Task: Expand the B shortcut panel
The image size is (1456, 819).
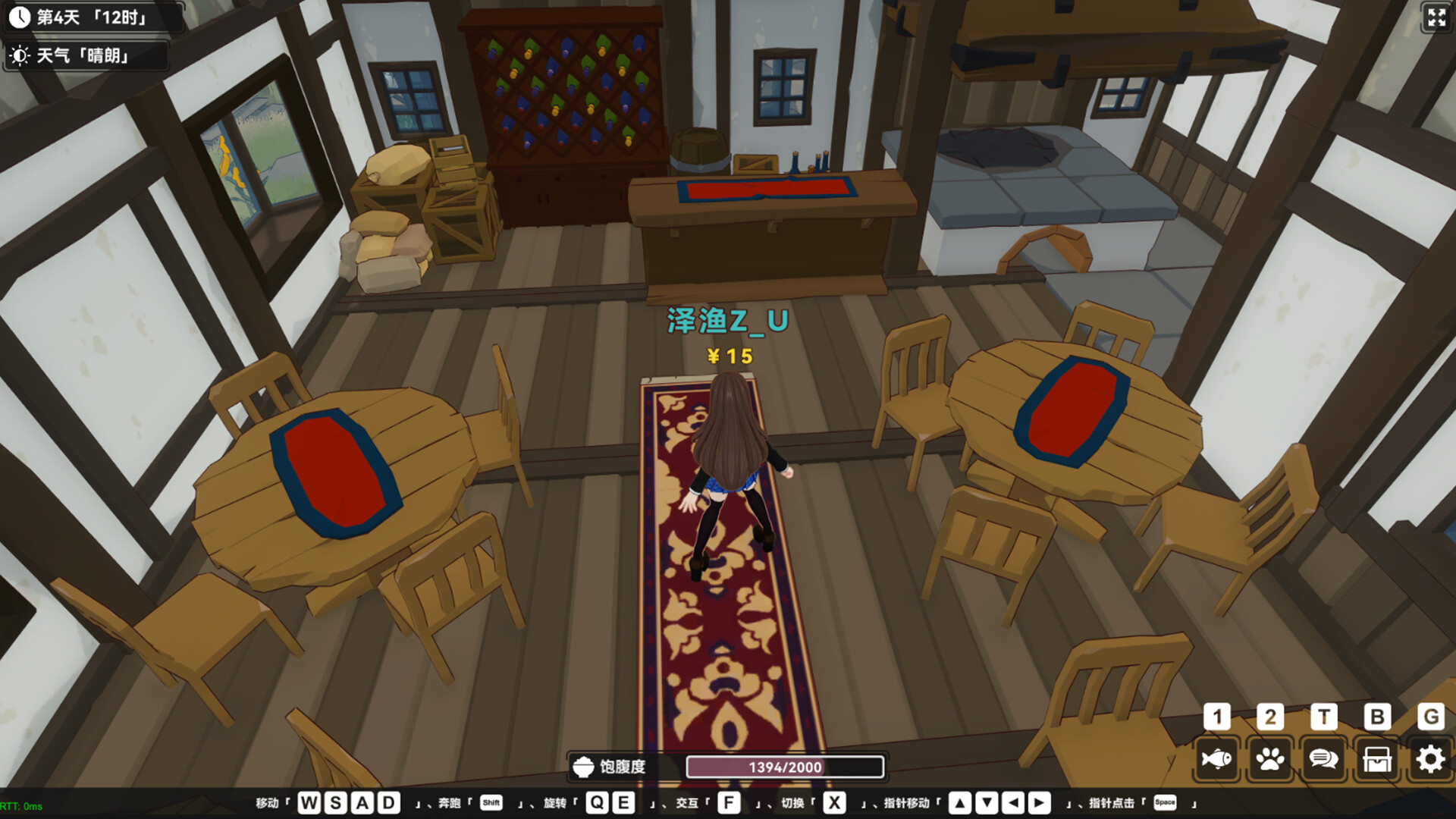Action: click(1376, 717)
